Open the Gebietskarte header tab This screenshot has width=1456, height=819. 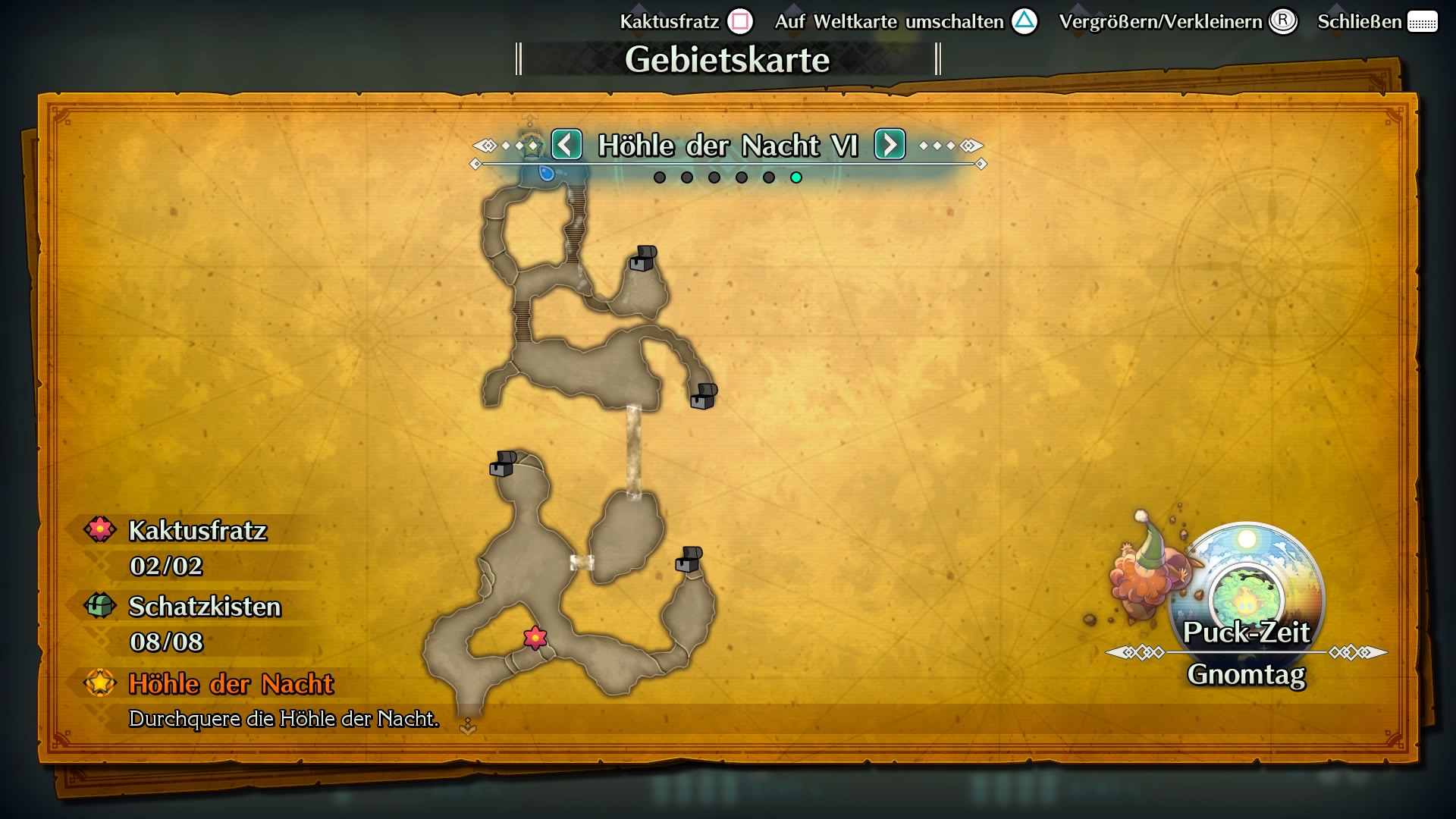(x=728, y=59)
